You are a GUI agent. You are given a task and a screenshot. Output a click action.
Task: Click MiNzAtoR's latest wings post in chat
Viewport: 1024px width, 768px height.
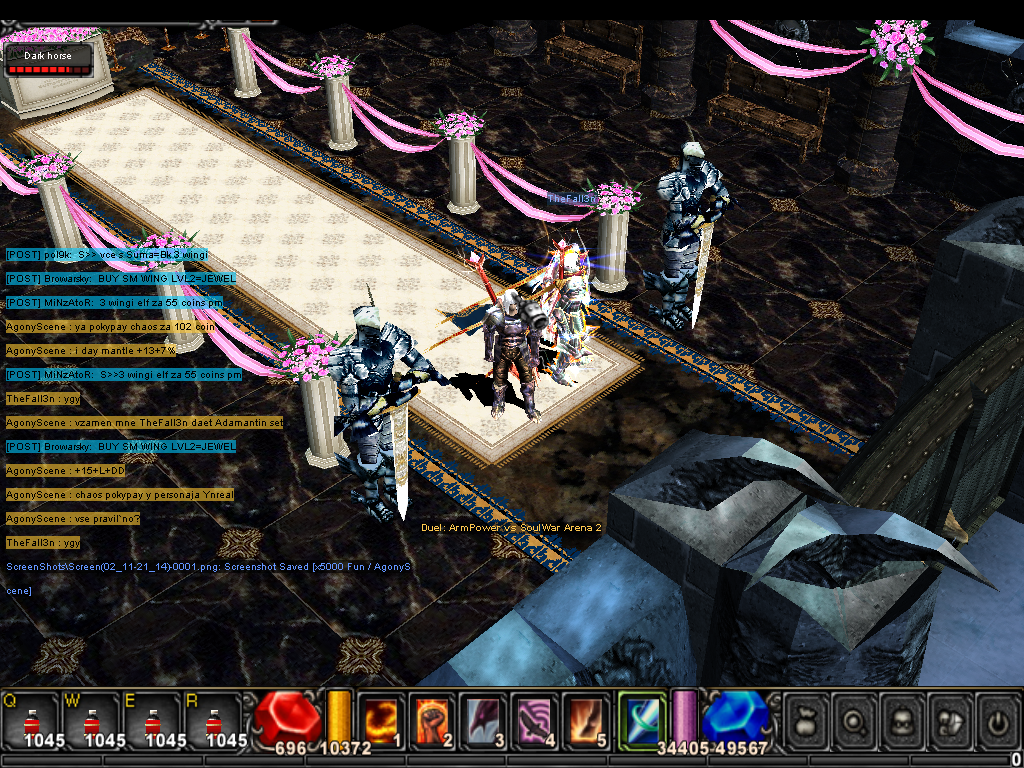click(123, 374)
